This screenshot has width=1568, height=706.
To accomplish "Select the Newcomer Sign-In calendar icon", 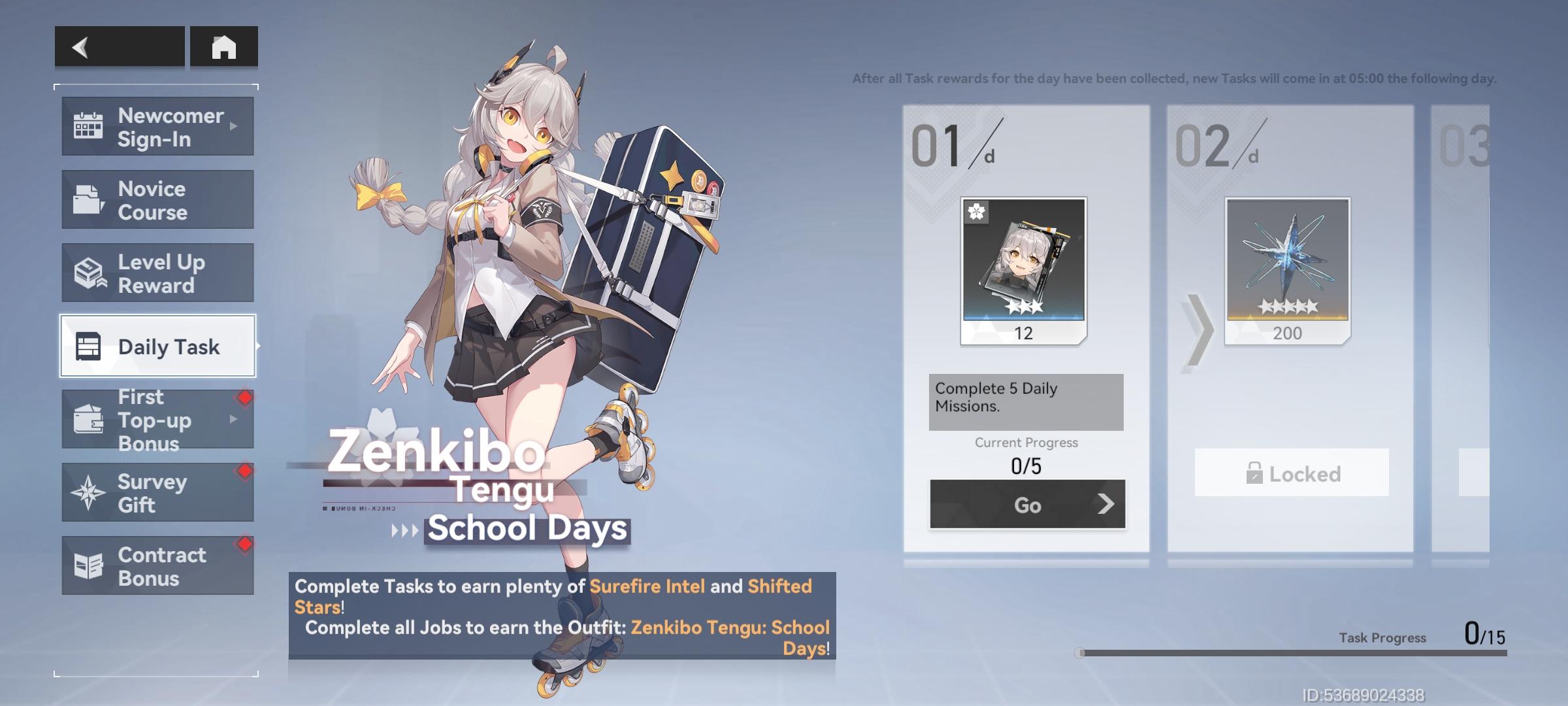I will pyautogui.click(x=90, y=126).
